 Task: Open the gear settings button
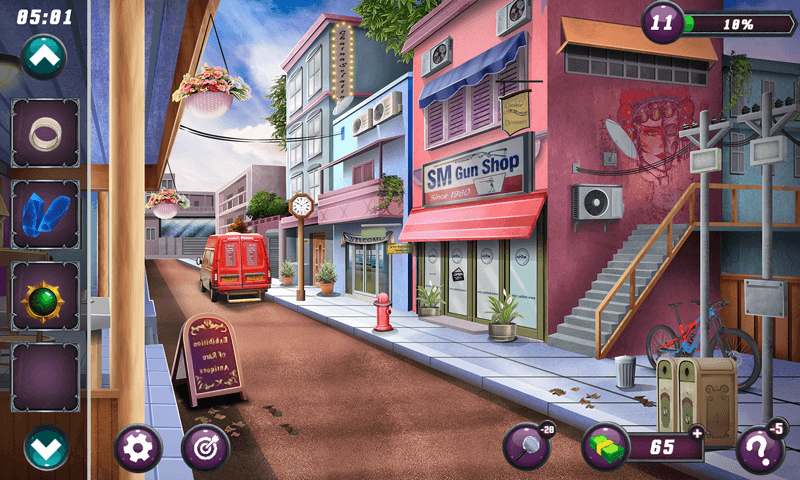click(138, 449)
